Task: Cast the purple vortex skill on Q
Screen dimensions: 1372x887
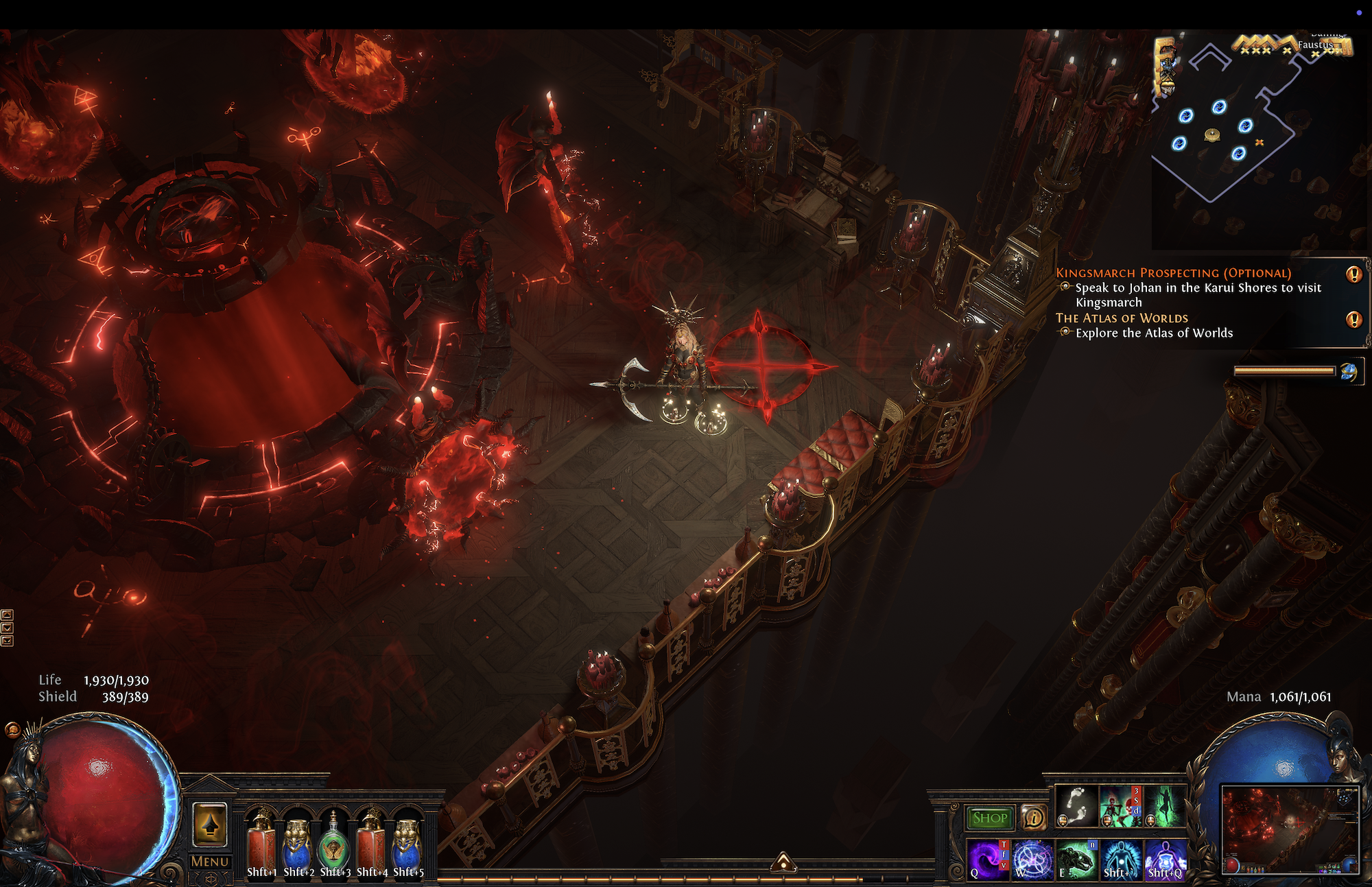Action: point(988,859)
